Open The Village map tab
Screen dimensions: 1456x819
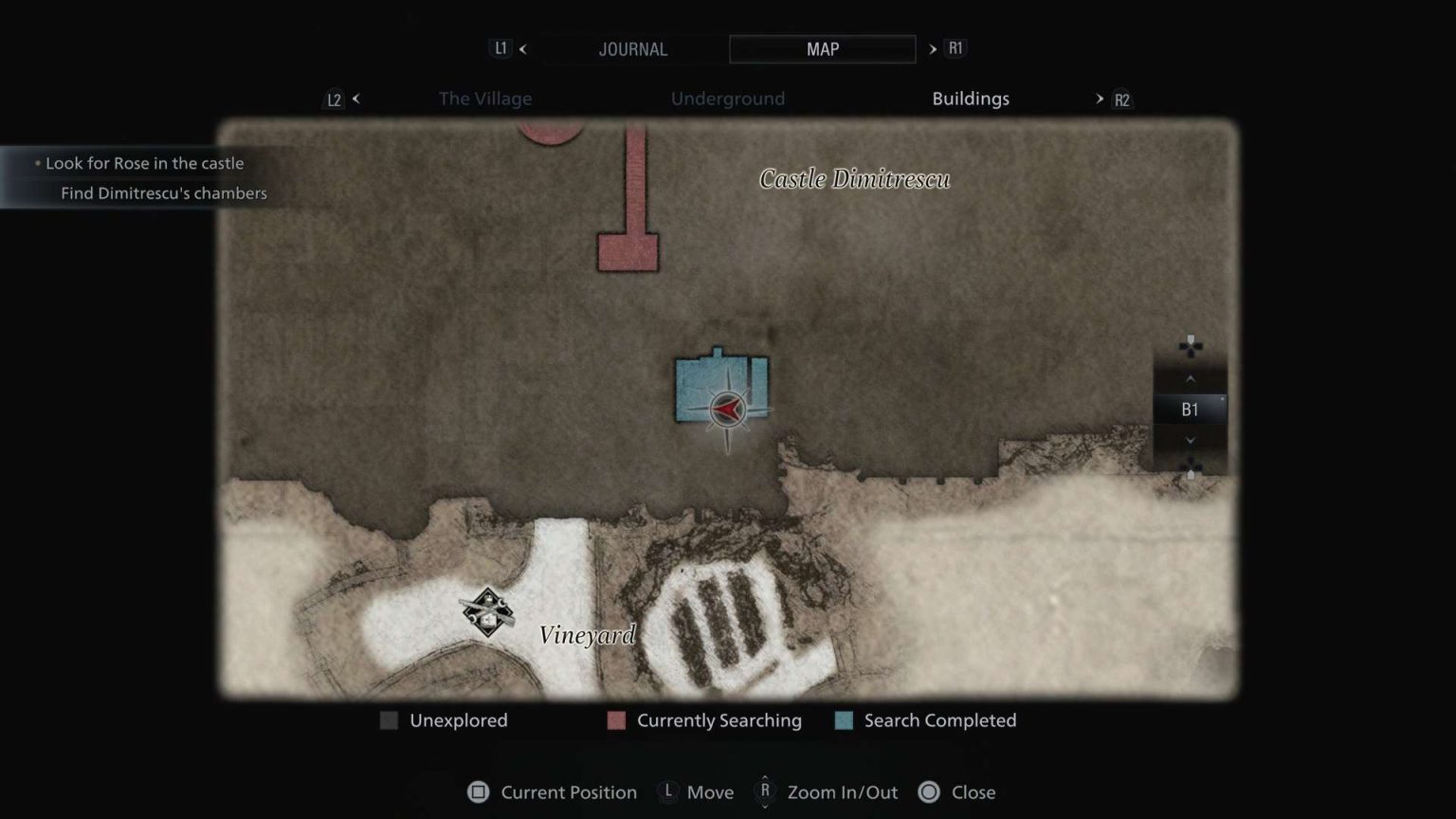pos(484,99)
